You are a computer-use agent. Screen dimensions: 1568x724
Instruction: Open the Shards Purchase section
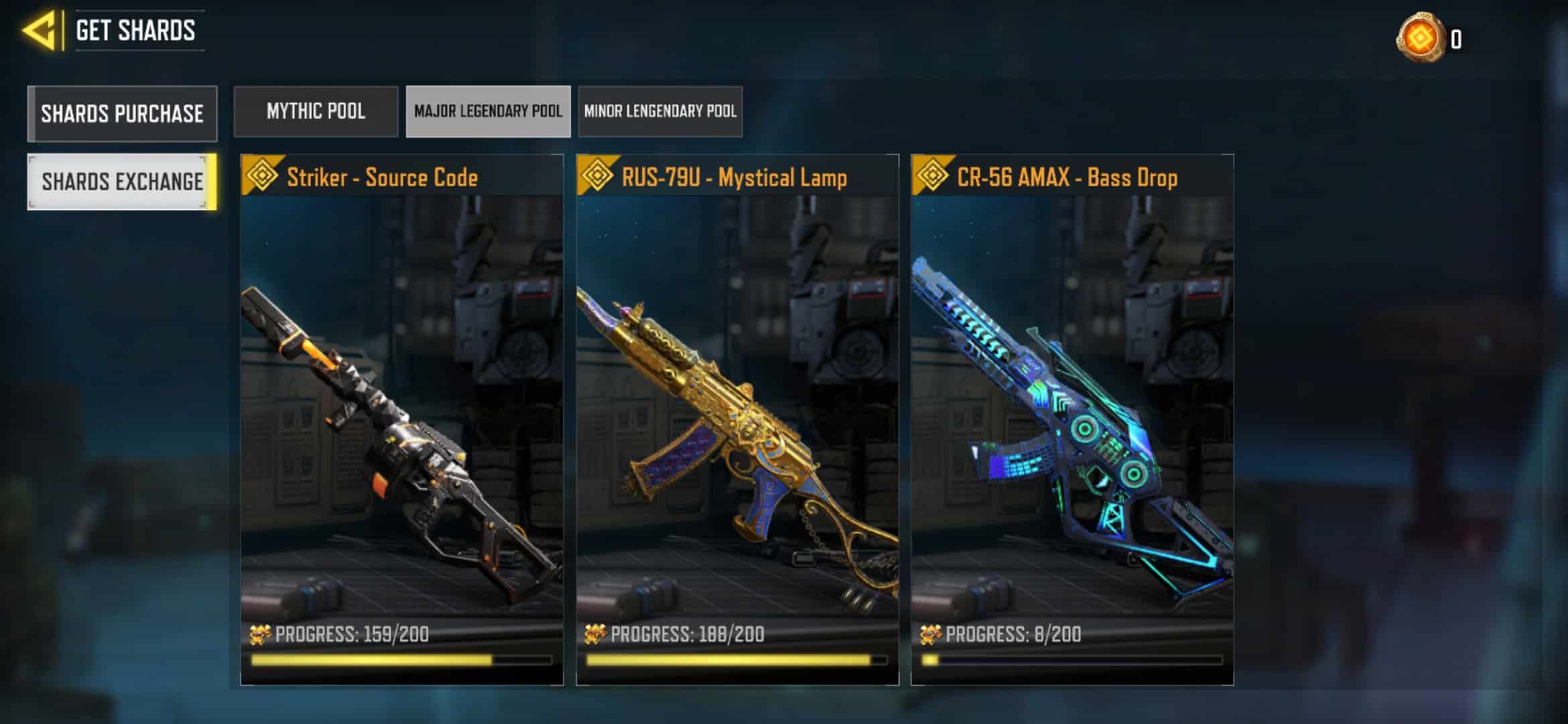click(x=122, y=113)
